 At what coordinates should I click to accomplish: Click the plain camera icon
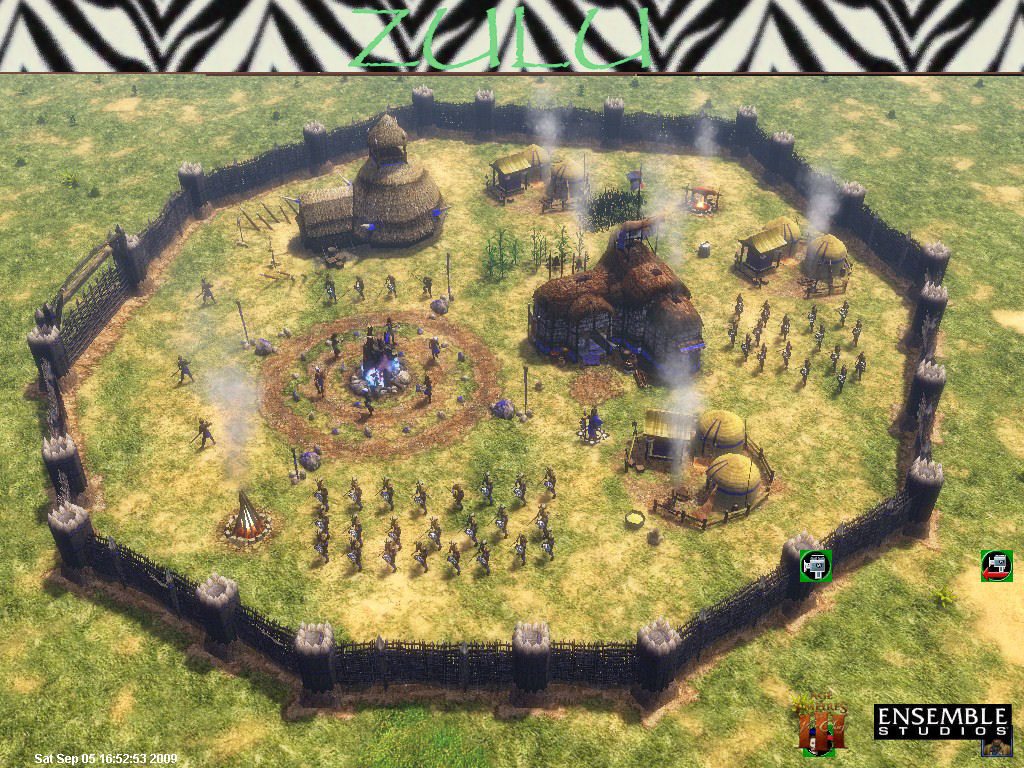coord(816,565)
